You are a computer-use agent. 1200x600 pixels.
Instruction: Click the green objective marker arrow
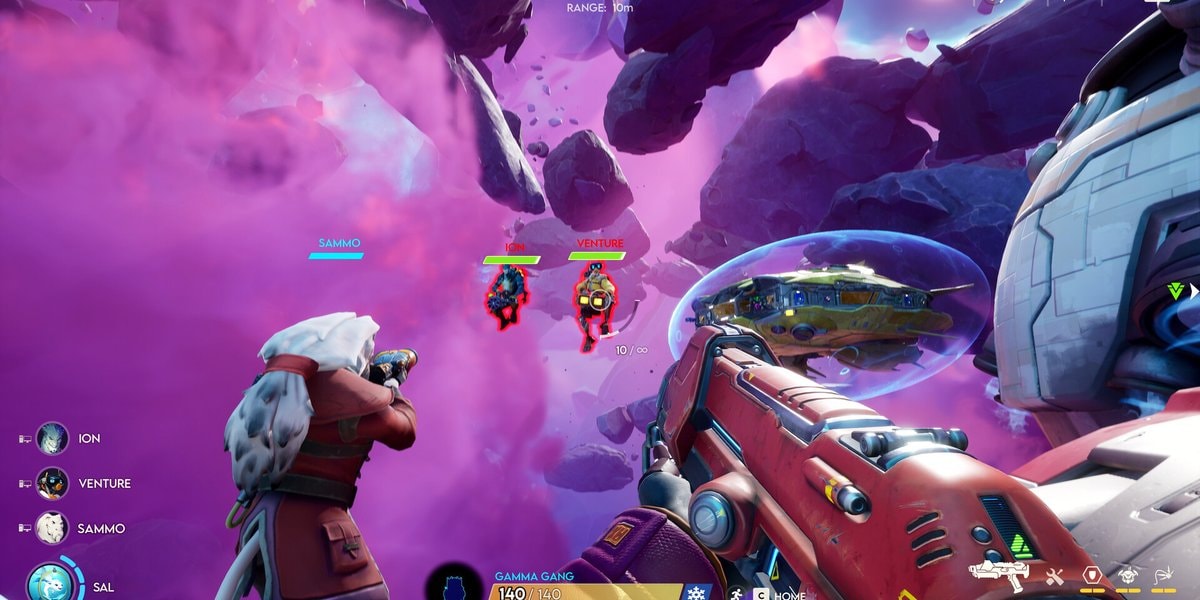tap(1177, 291)
